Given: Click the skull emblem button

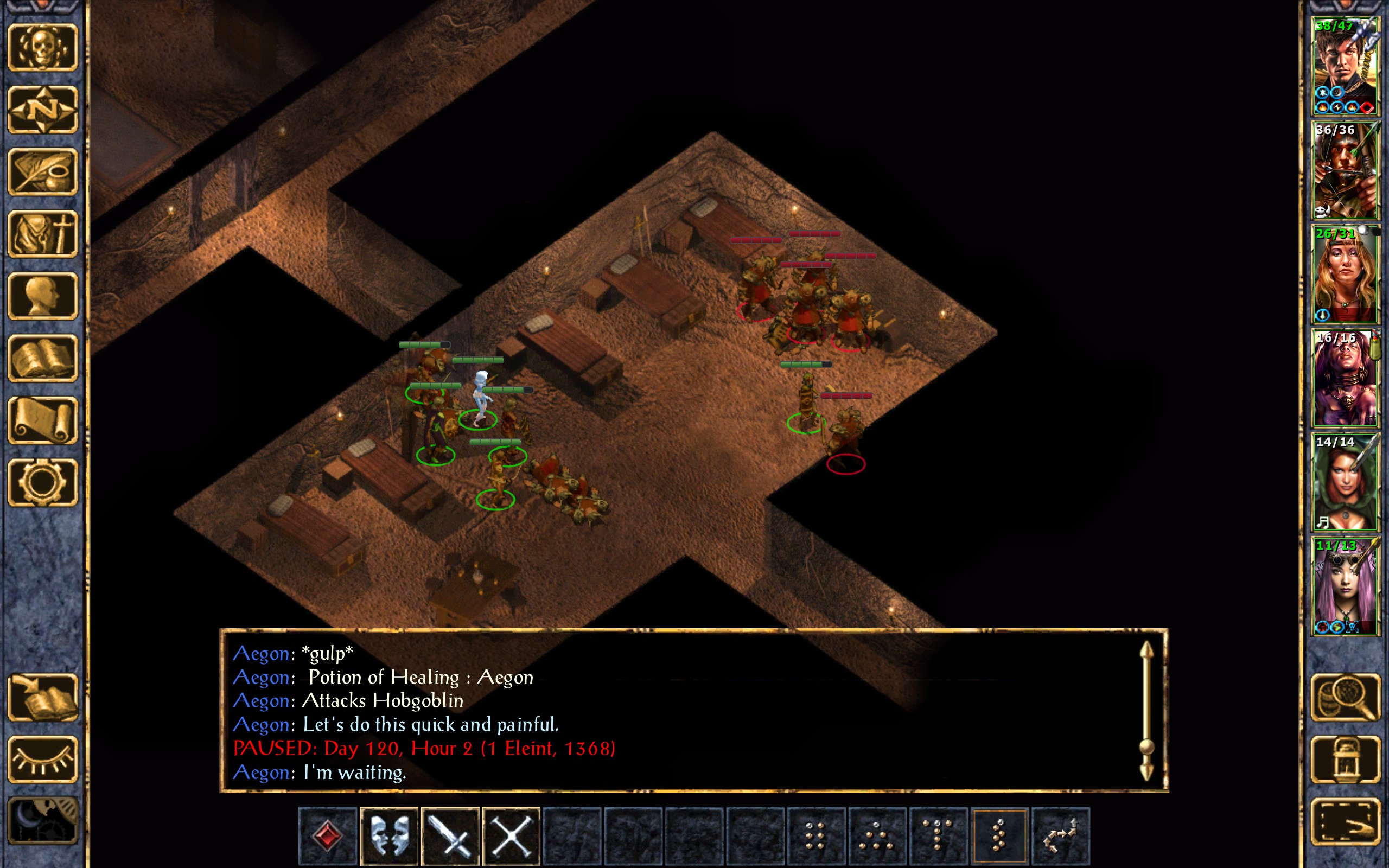Looking at the screenshot, I should click(43, 48).
